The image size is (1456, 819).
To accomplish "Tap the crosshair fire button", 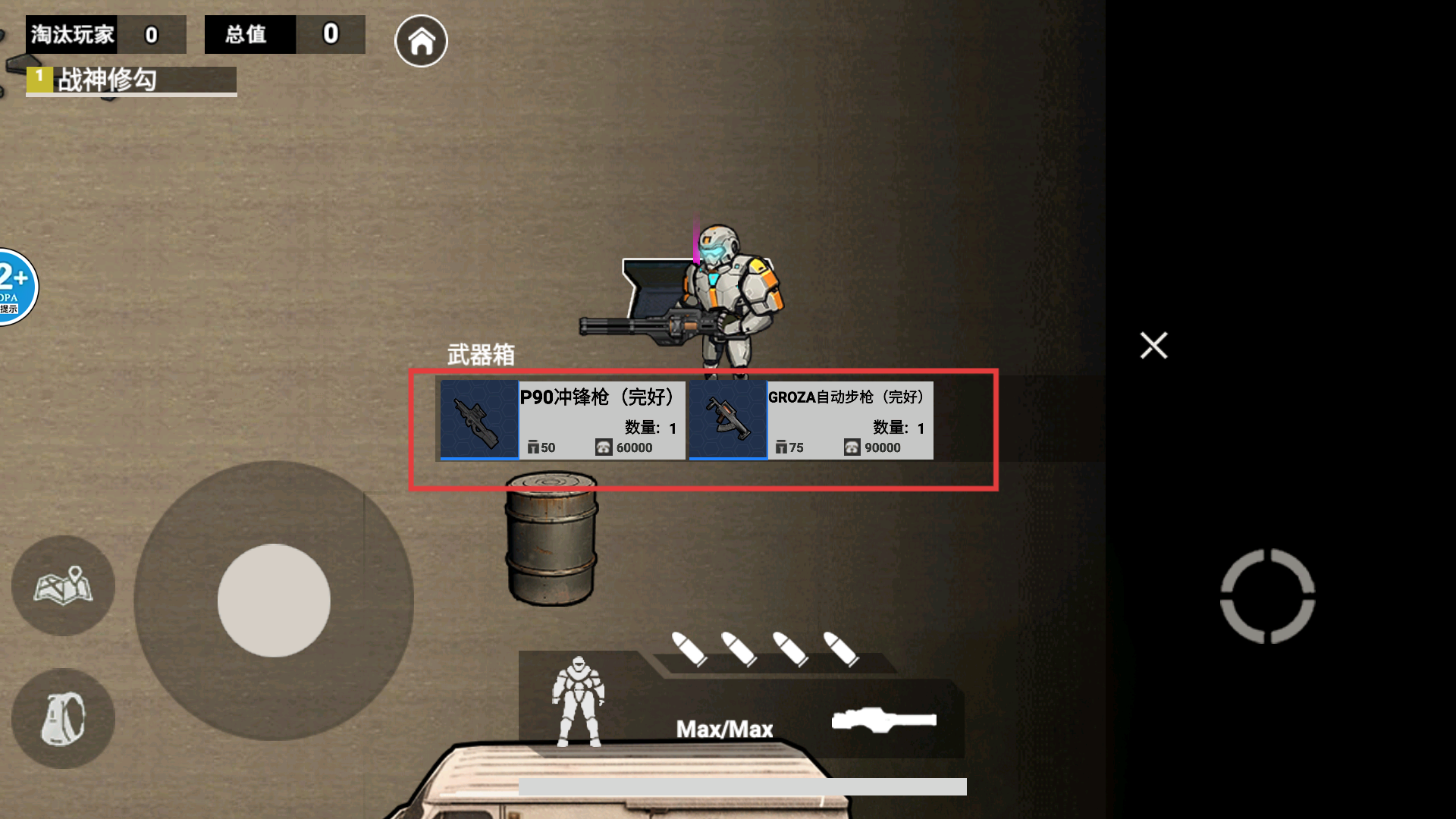I will (x=1267, y=596).
